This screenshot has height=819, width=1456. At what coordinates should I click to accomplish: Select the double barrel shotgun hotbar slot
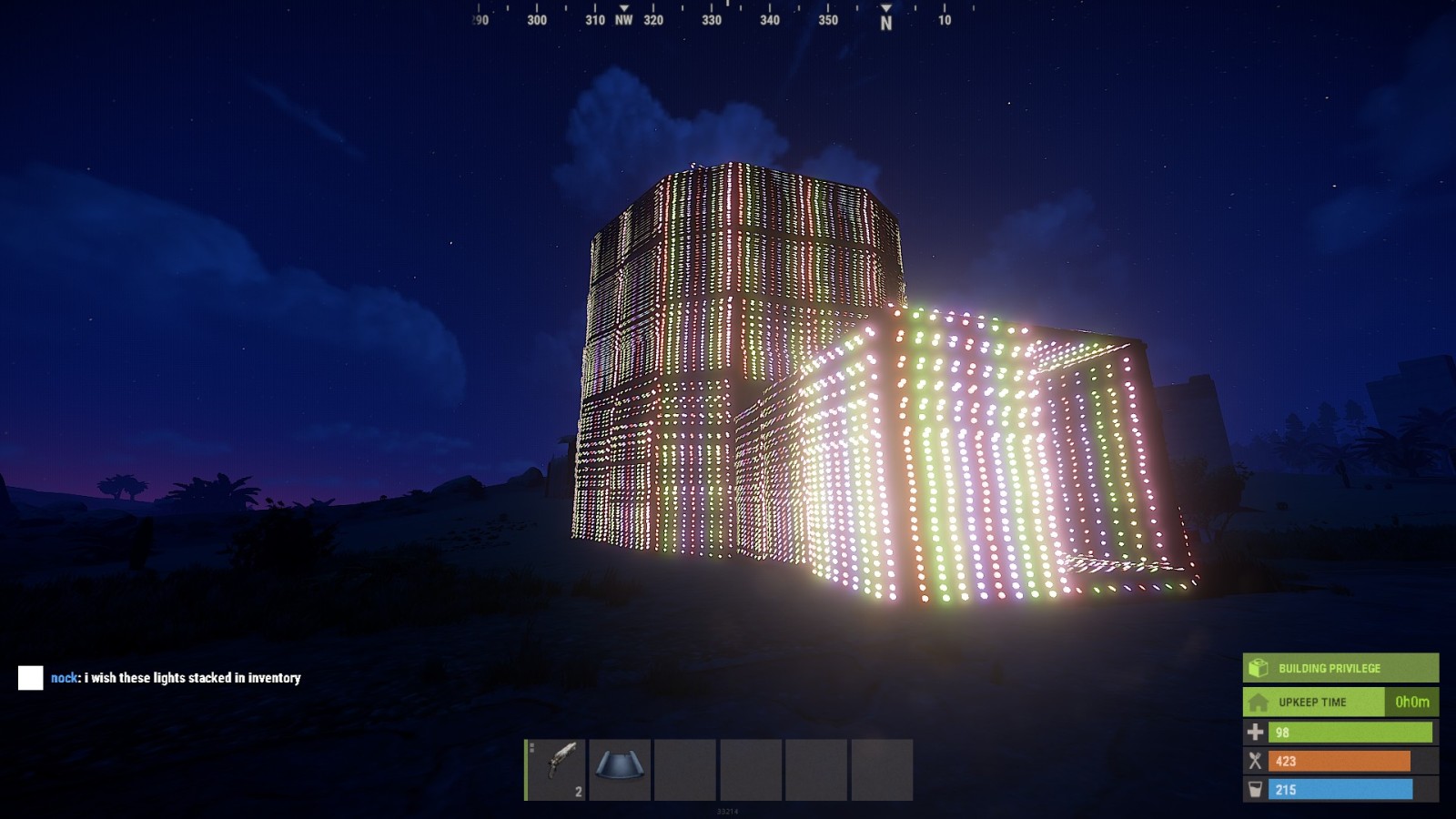[x=556, y=769]
